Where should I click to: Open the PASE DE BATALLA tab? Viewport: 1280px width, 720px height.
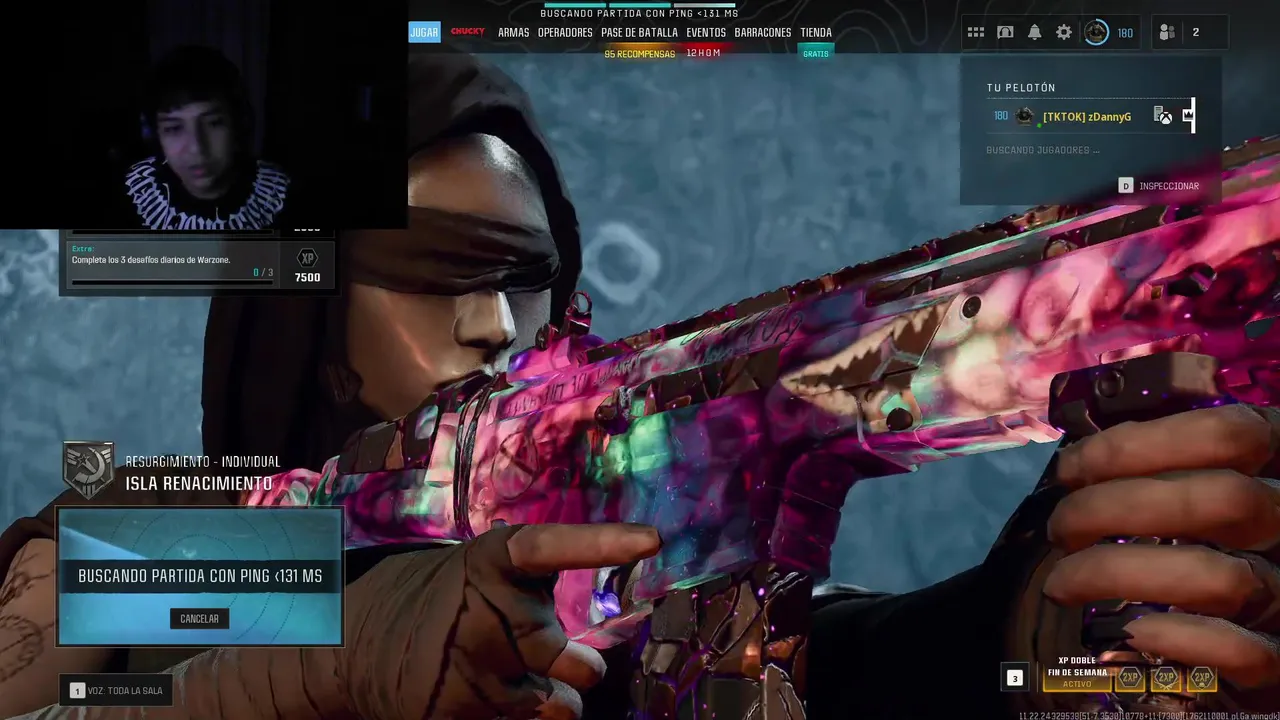click(639, 32)
